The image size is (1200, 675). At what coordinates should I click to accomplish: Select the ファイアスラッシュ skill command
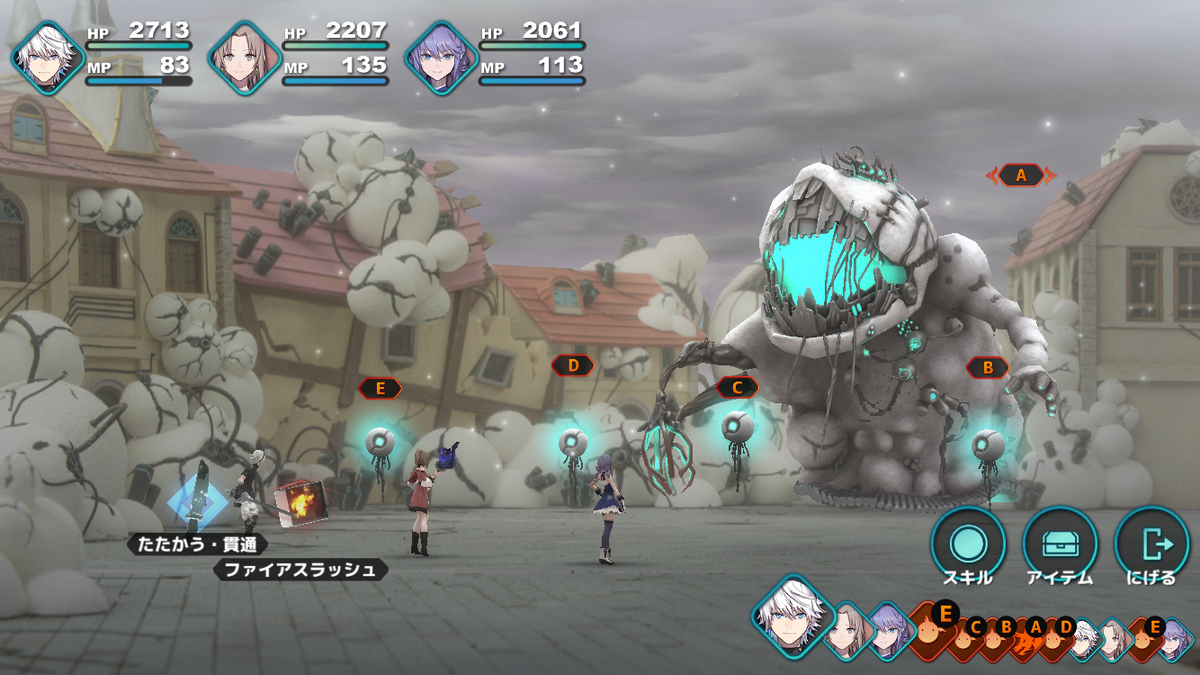300,570
